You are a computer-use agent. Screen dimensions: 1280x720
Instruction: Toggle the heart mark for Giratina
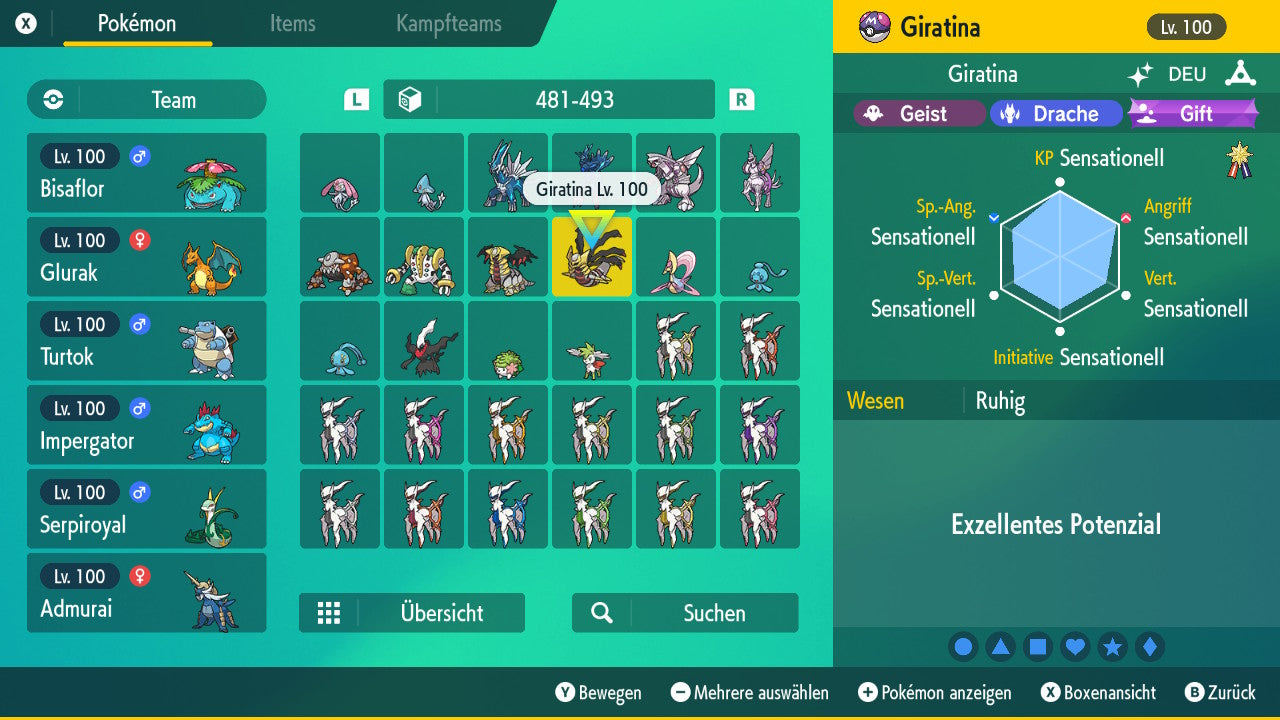[x=1075, y=647]
